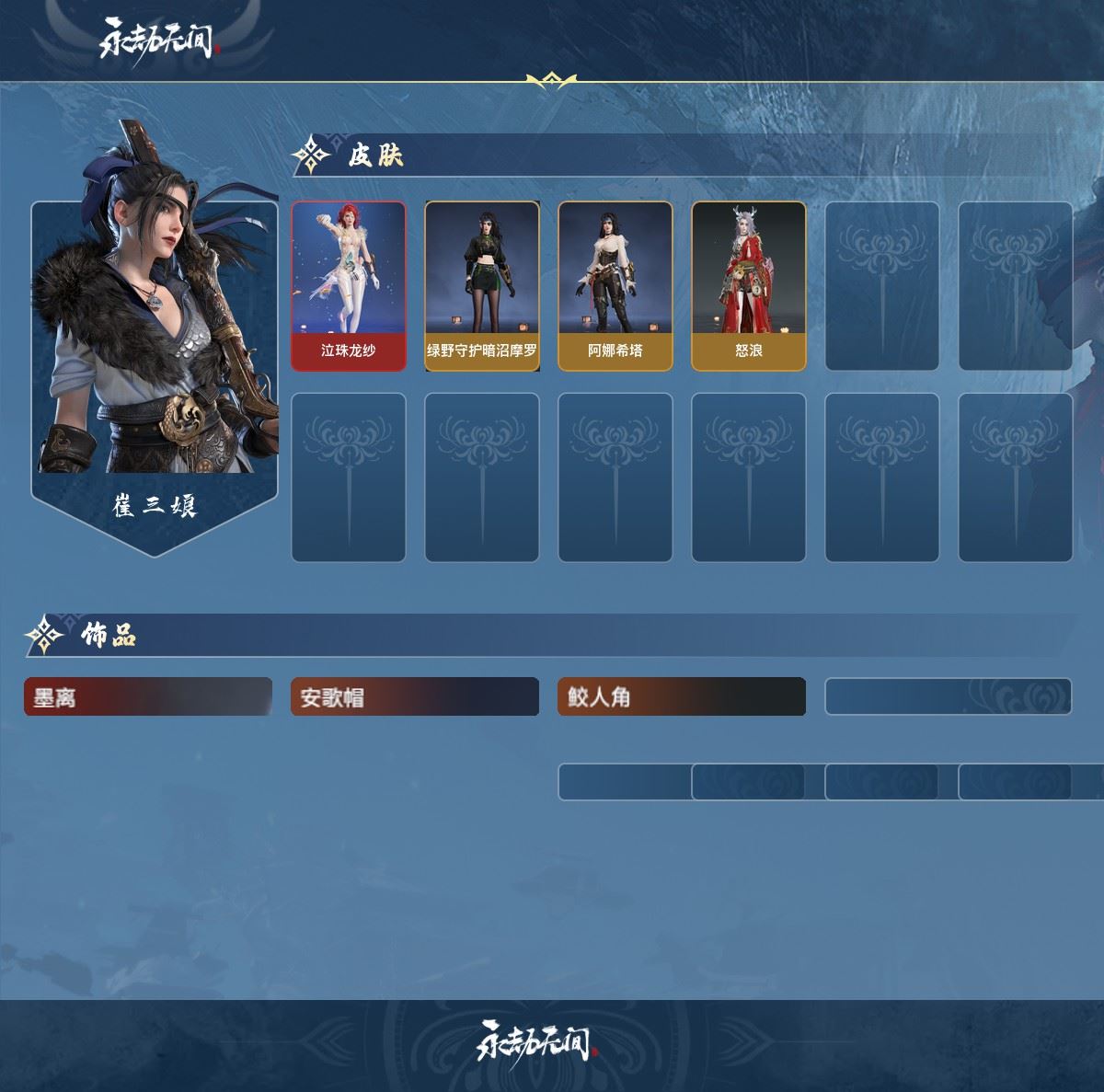Viewport: 1104px width, 1092px height.
Task: Click the 崔三娘 character portrait card
Action: pos(155,350)
